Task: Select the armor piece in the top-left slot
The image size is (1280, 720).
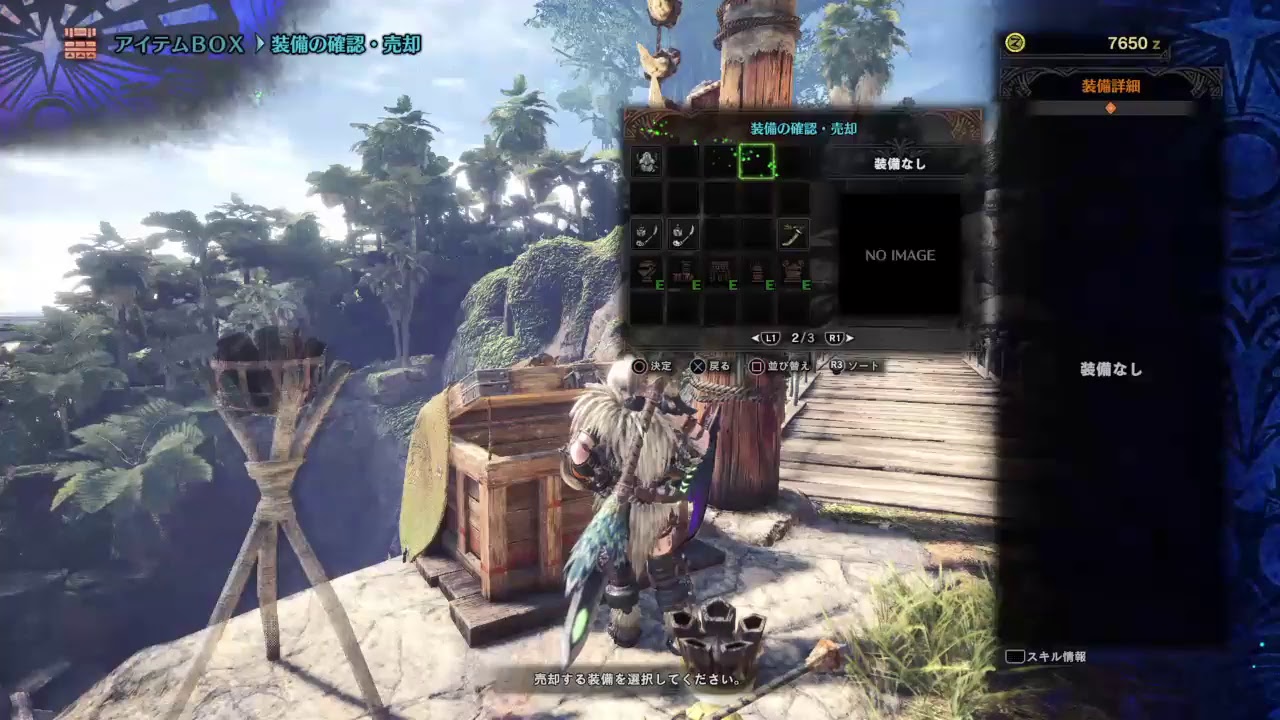Action: pyautogui.click(x=646, y=161)
